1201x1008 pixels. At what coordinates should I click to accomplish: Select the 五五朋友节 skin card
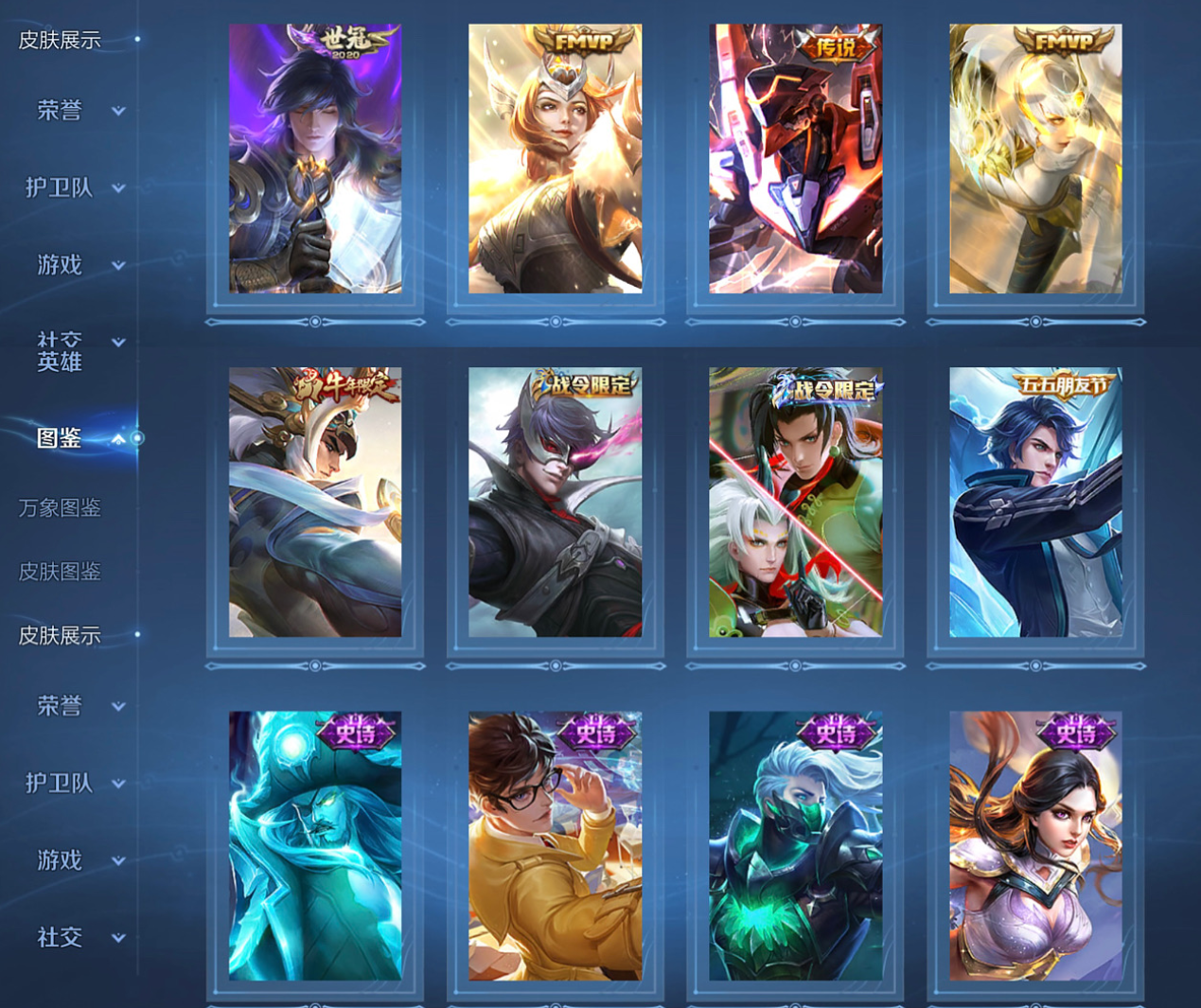tap(1035, 503)
